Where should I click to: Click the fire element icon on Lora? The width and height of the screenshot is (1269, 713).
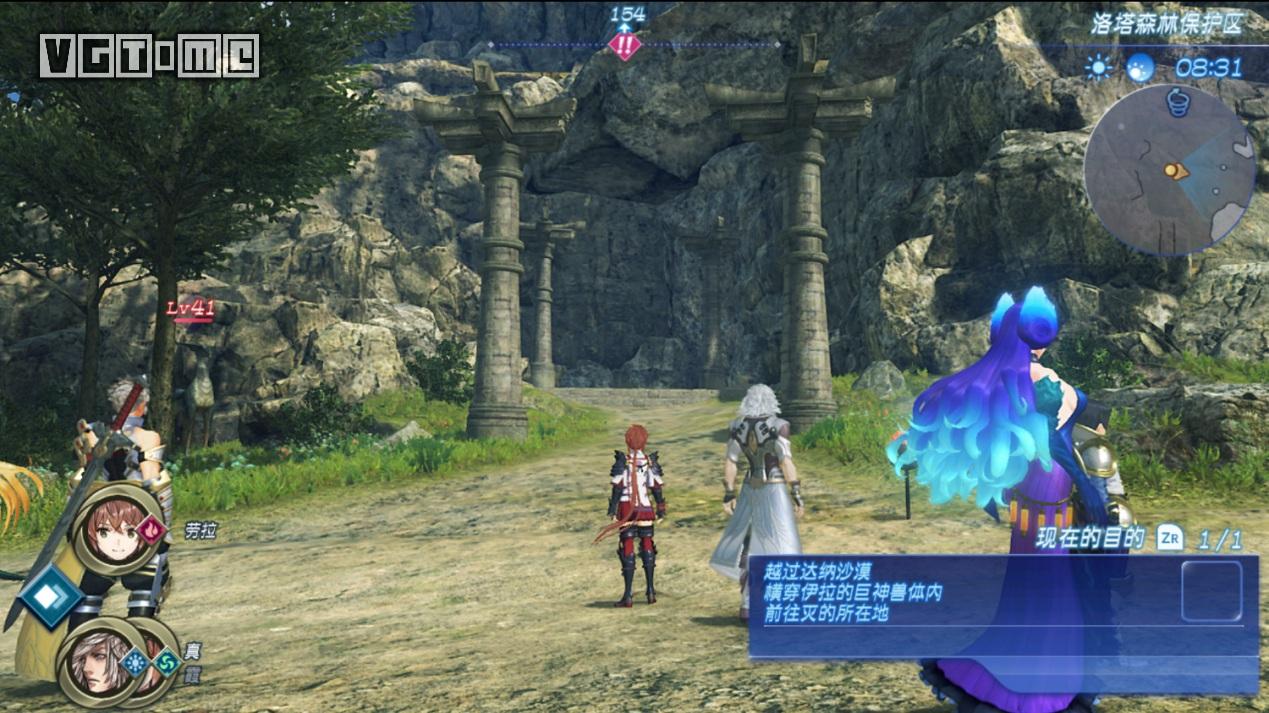[x=151, y=528]
